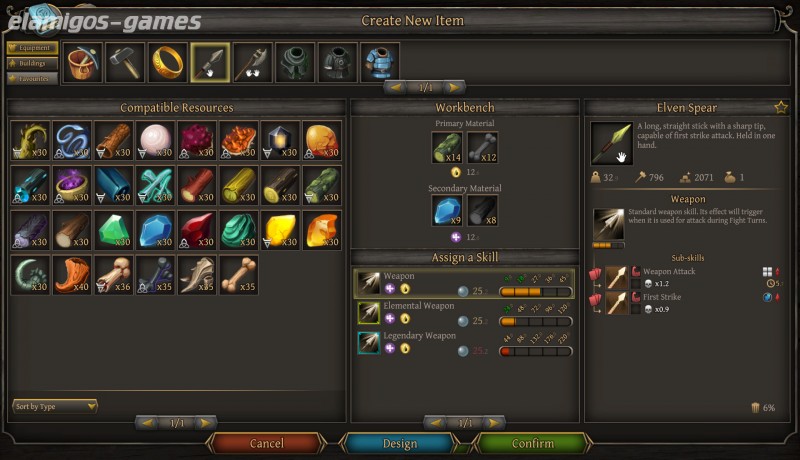Cancel the item creation
This screenshot has width=800, height=460.
266,443
